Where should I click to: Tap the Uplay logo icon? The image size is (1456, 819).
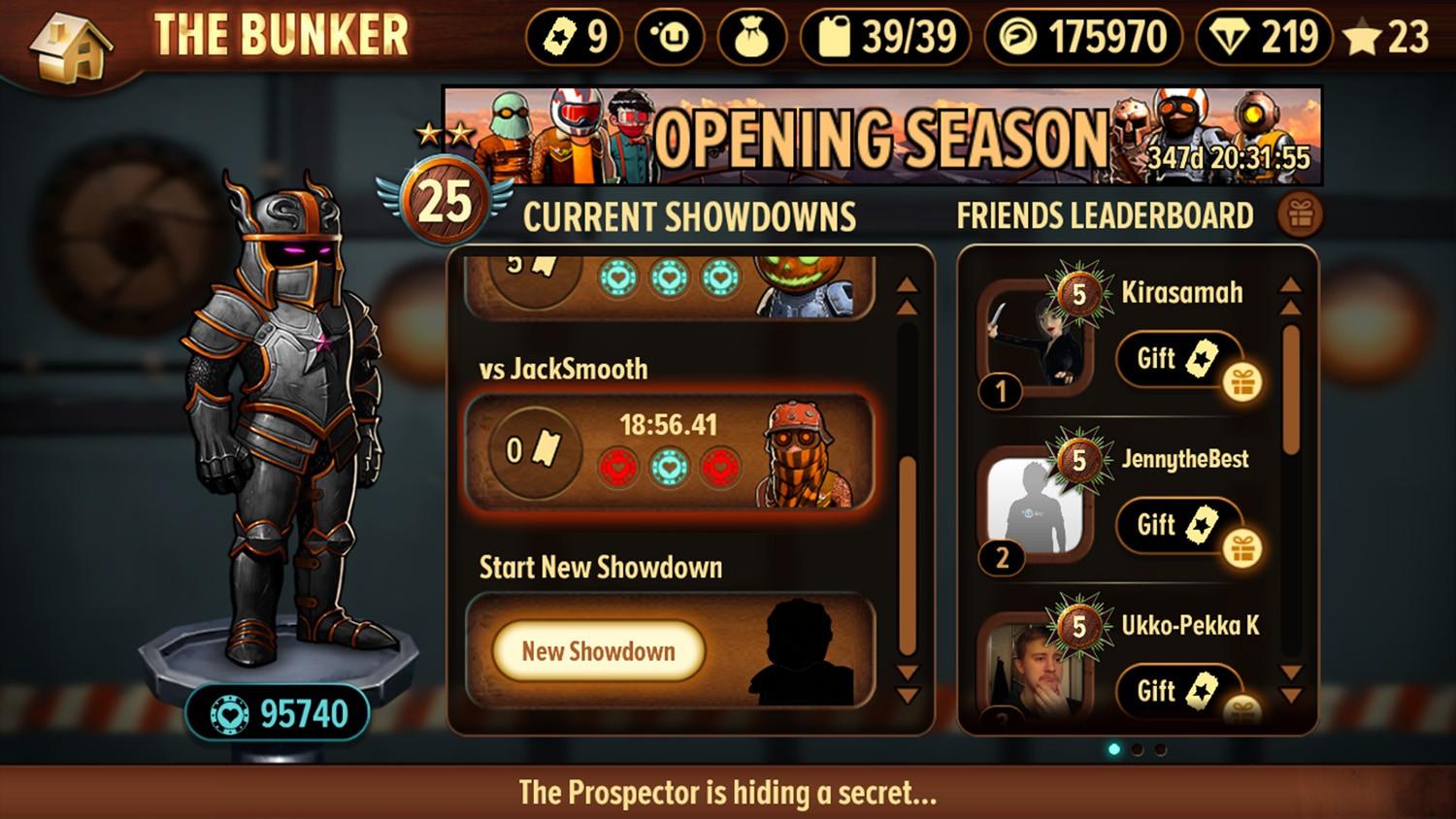(x=669, y=38)
